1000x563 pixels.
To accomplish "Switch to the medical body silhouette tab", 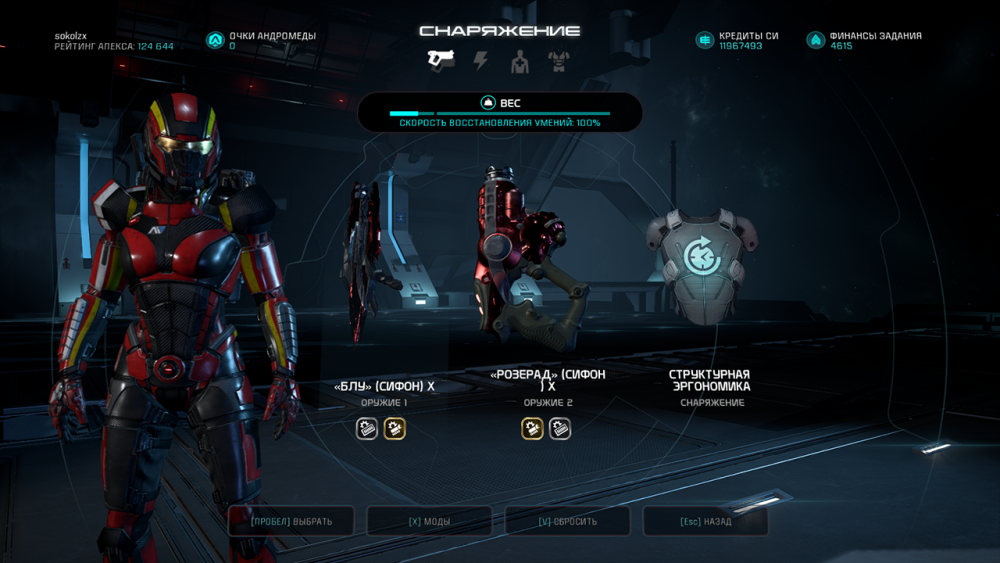I will point(519,61).
